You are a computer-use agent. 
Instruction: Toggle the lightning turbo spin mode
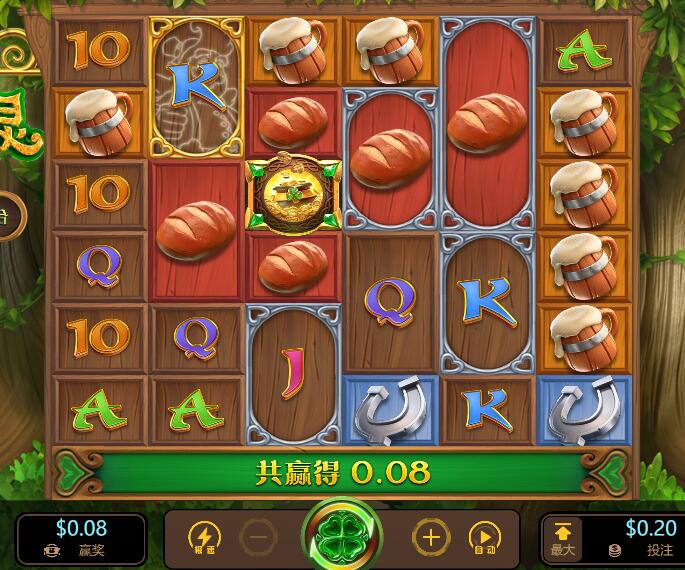tap(205, 538)
